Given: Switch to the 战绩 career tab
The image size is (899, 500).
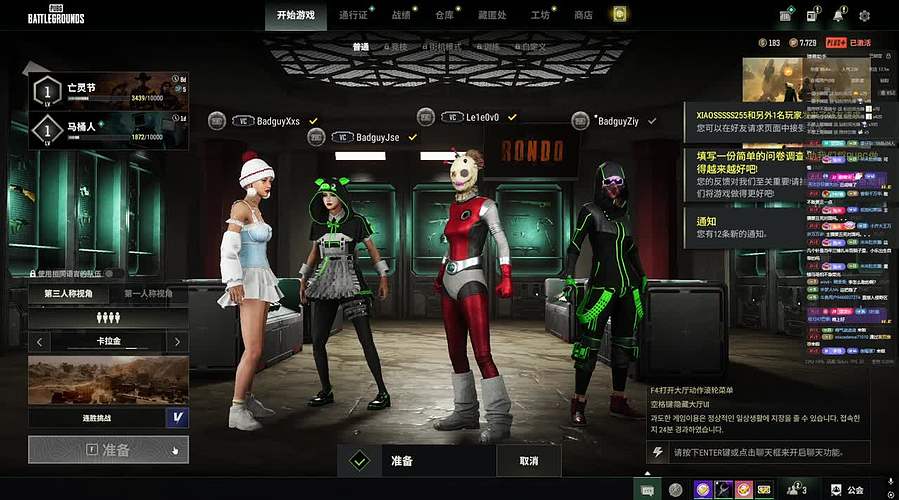Looking at the screenshot, I should 401,15.
